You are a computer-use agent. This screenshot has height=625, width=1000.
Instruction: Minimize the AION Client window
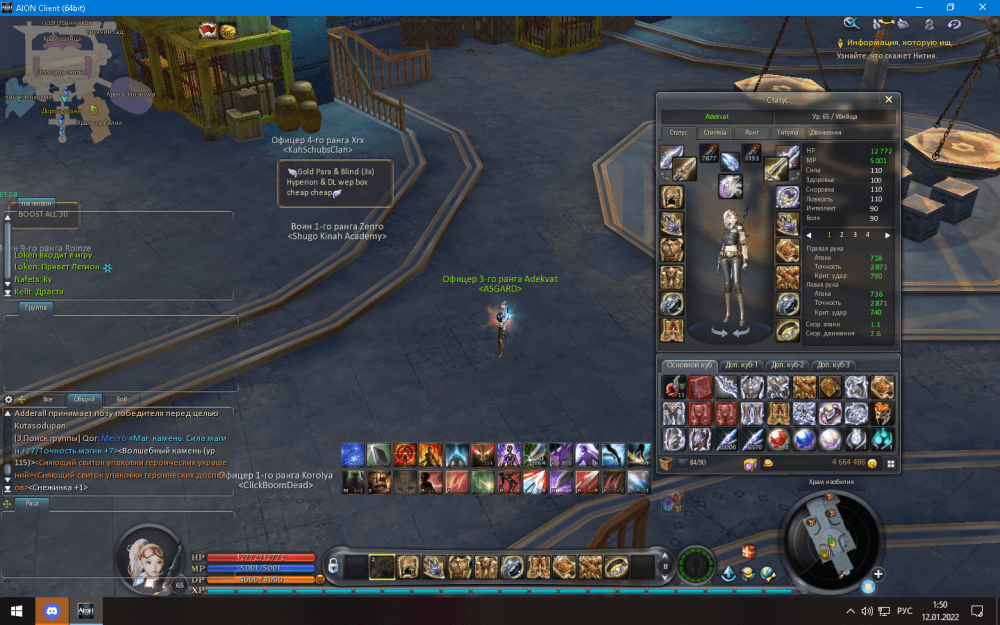[x=906, y=7]
